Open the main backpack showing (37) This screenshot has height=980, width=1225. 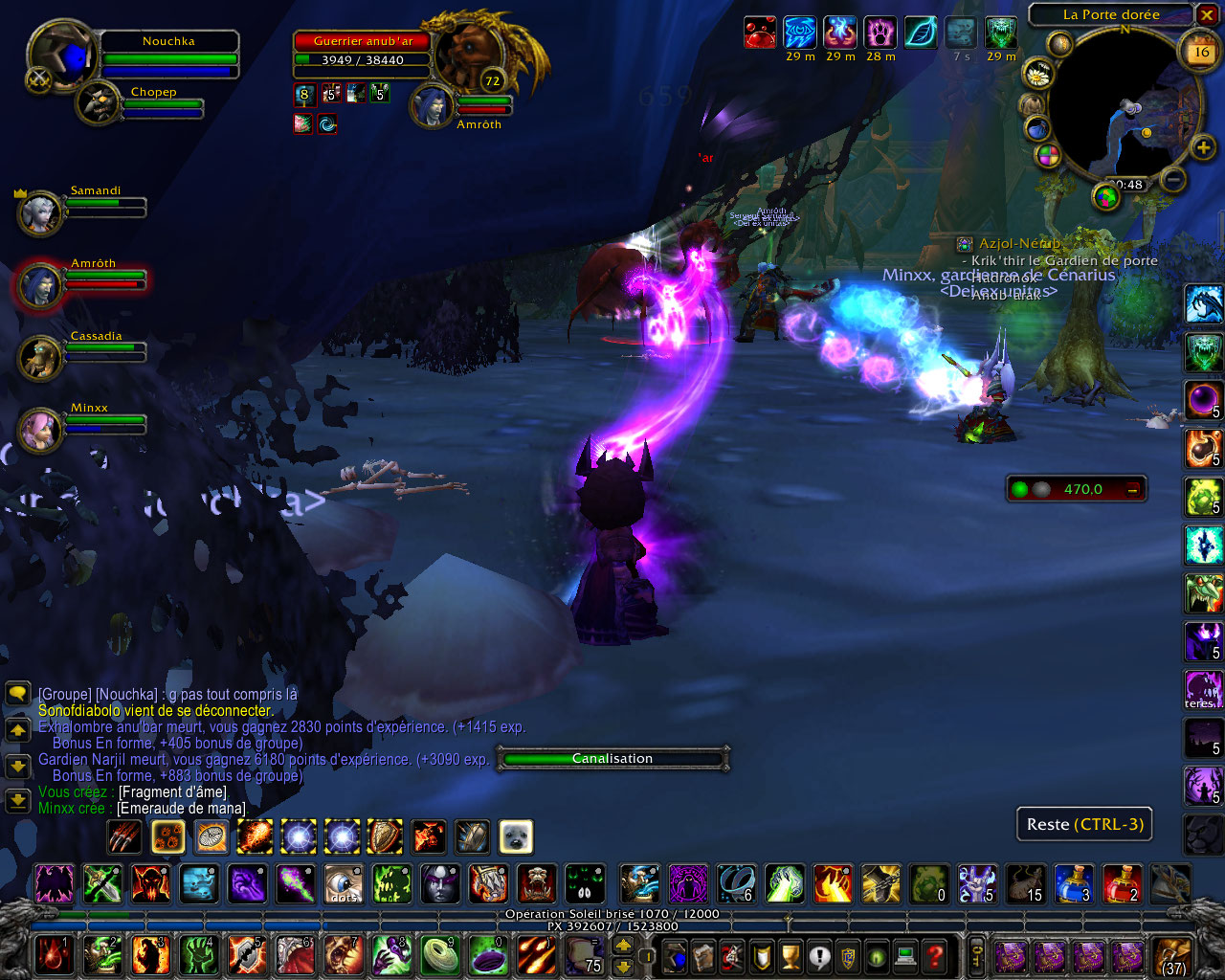[1171, 956]
